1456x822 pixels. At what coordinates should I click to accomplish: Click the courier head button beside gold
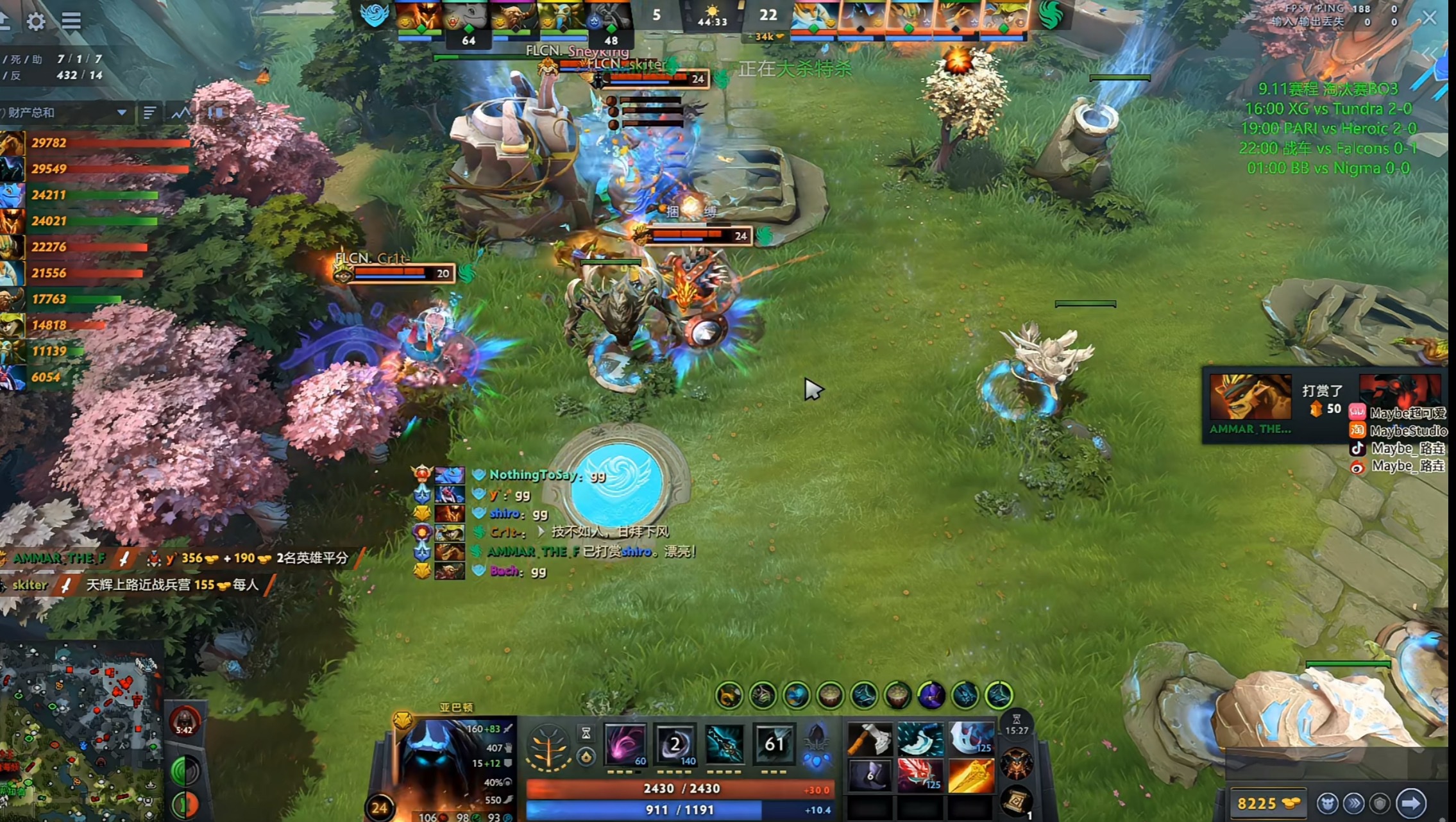(x=1327, y=803)
